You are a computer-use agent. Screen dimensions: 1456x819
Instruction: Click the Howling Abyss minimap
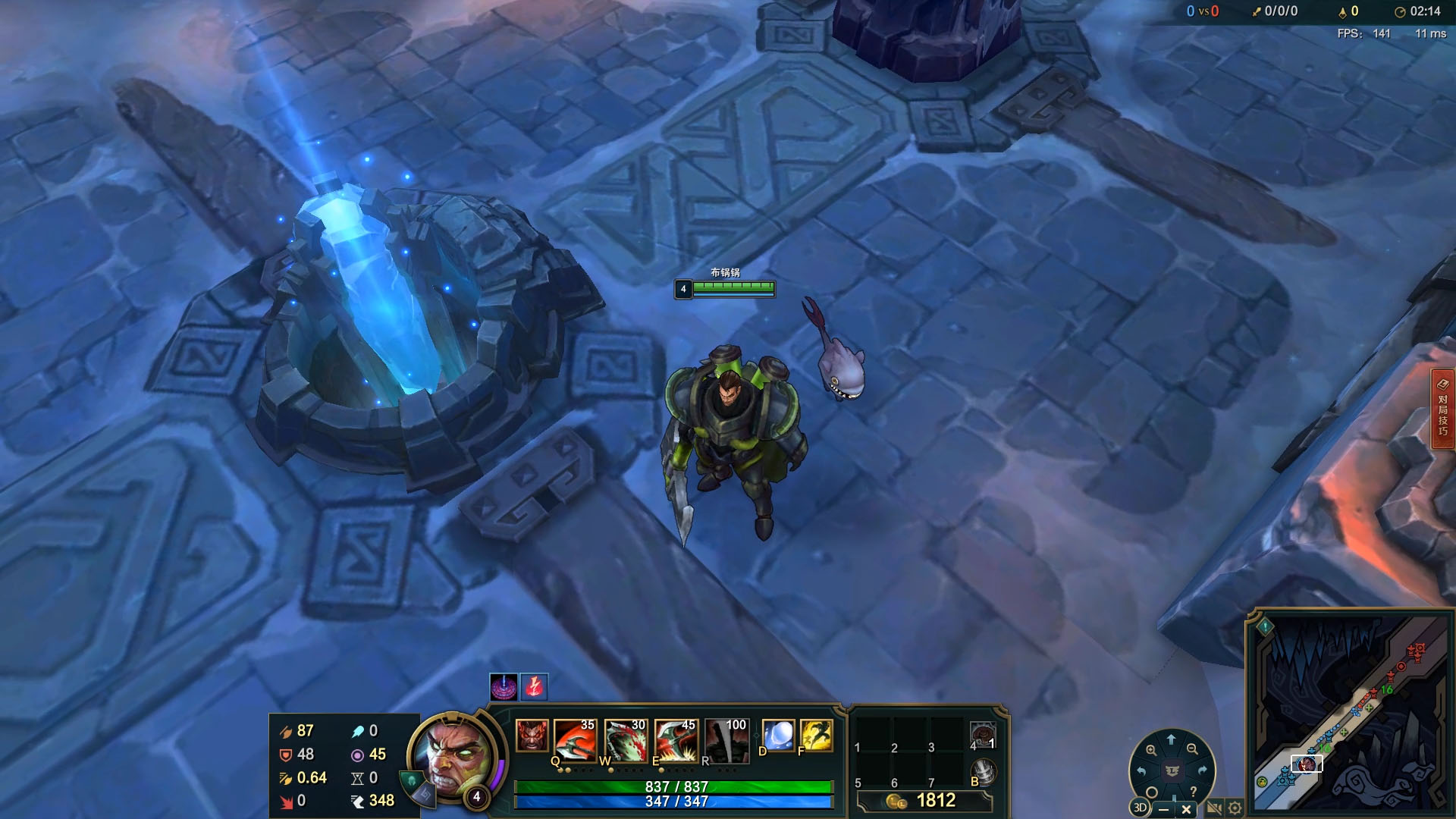pyautogui.click(x=1350, y=713)
